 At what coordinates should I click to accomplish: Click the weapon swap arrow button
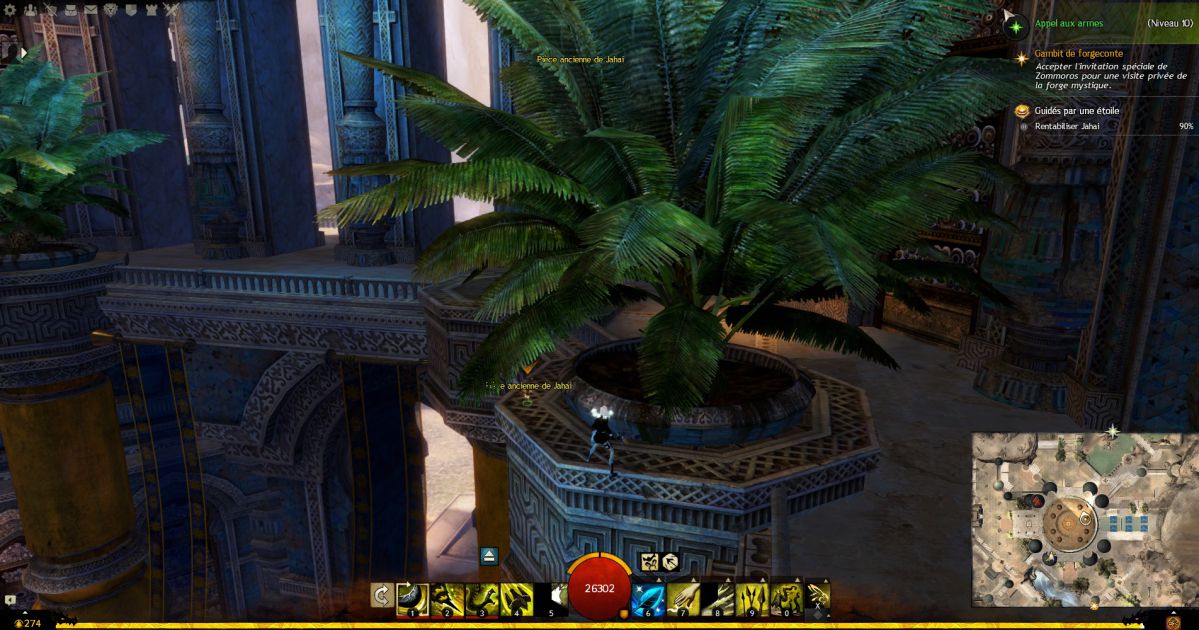(x=381, y=596)
